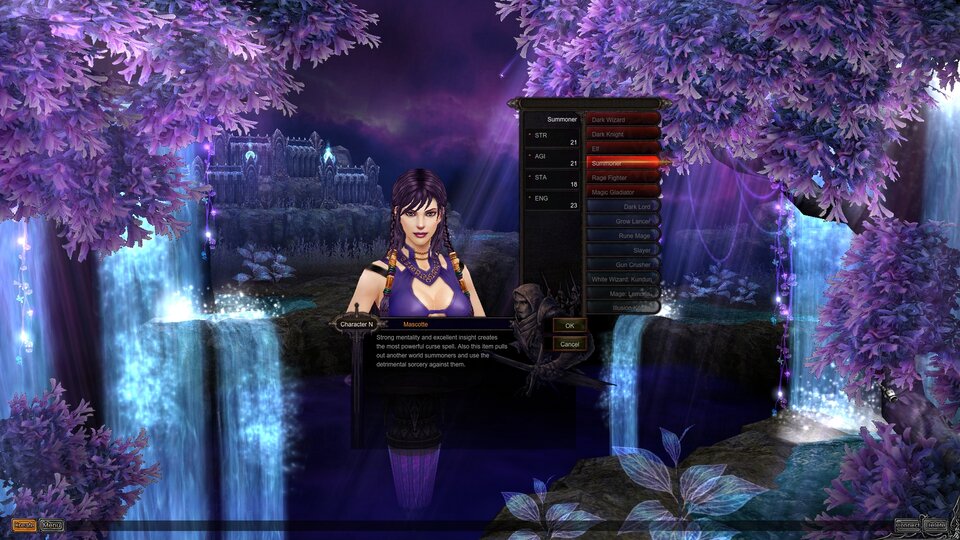This screenshot has width=960, height=540.
Task: Pick the Elf class entry
Action: [622, 148]
